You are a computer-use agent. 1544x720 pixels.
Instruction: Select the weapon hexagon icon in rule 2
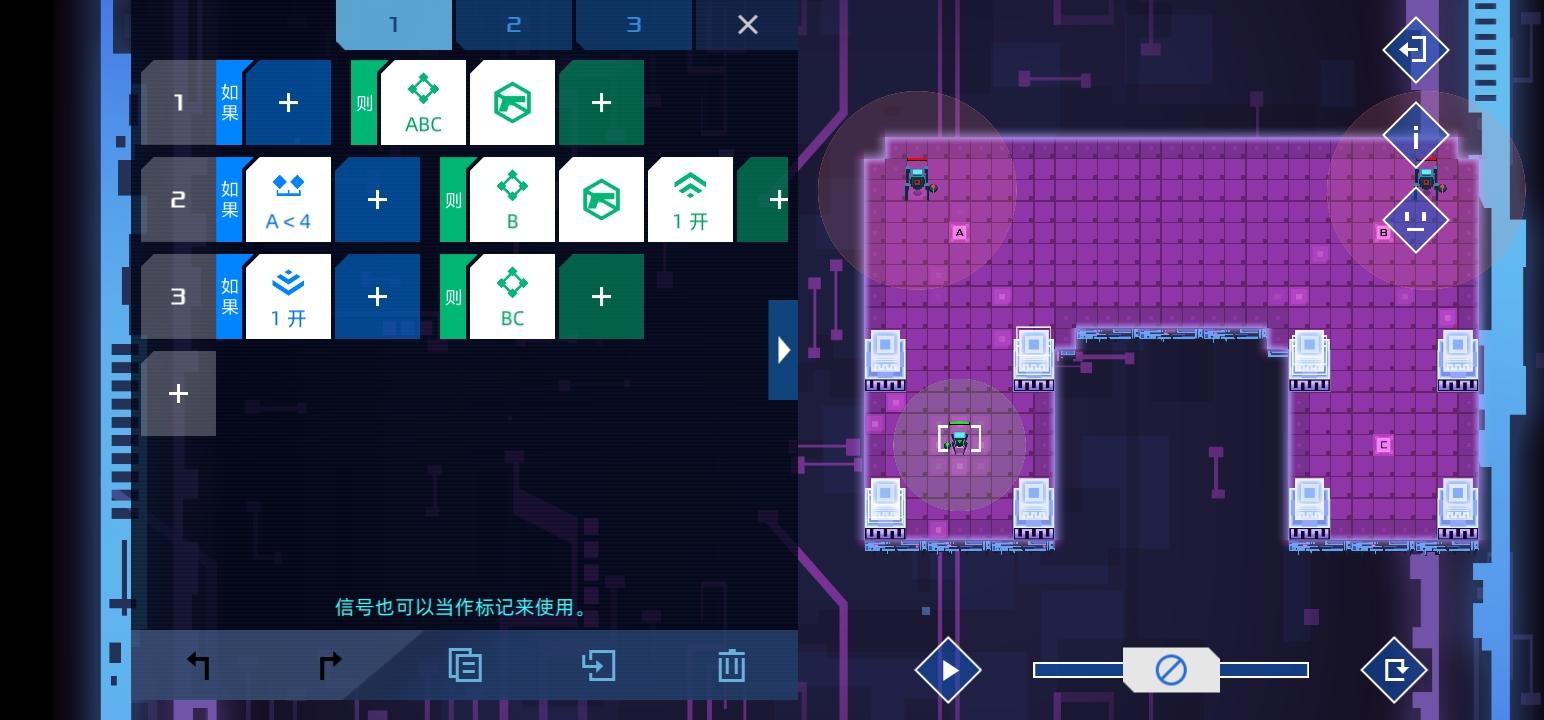tap(601, 199)
